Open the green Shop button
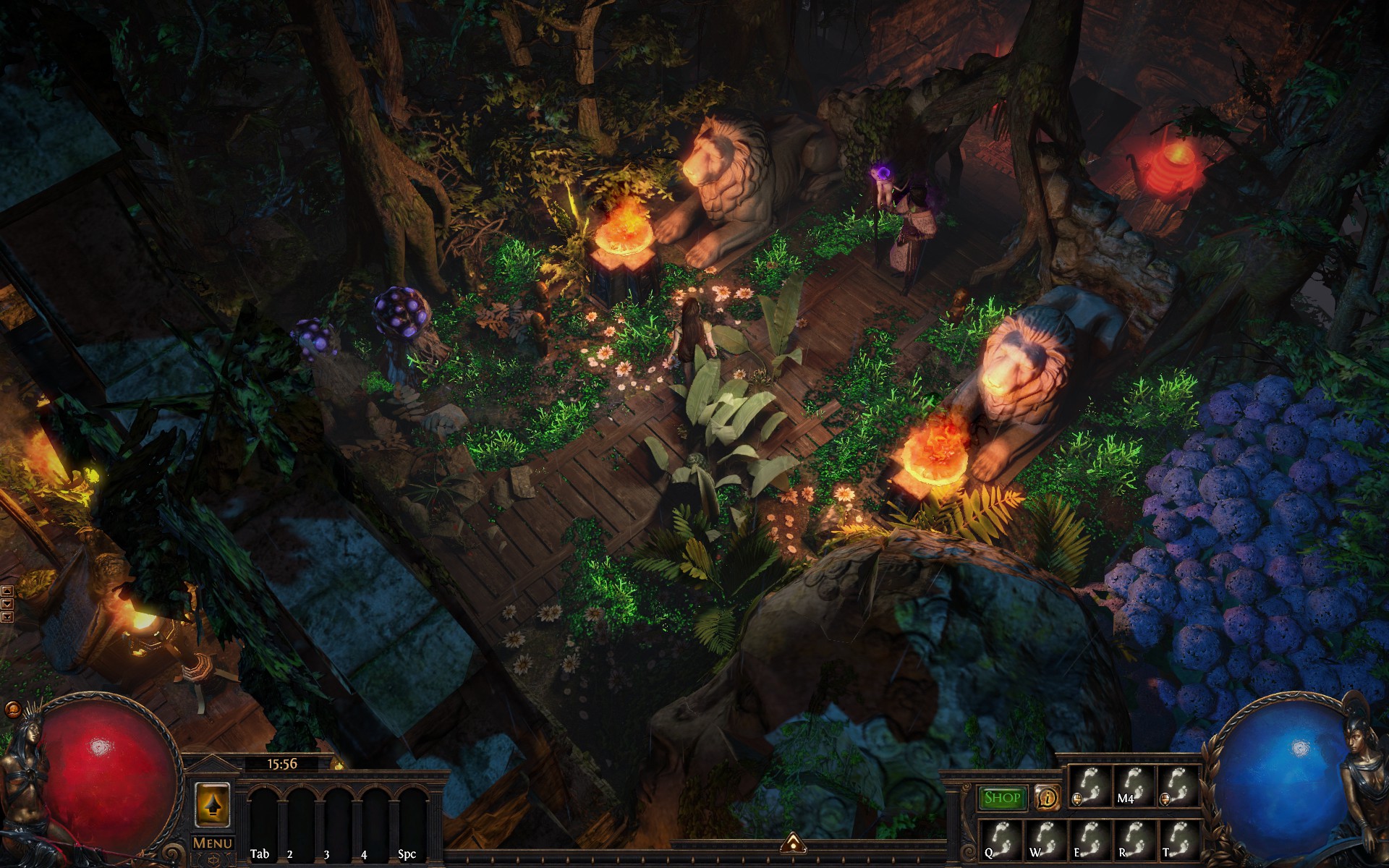Image resolution: width=1389 pixels, height=868 pixels. coord(1003,798)
